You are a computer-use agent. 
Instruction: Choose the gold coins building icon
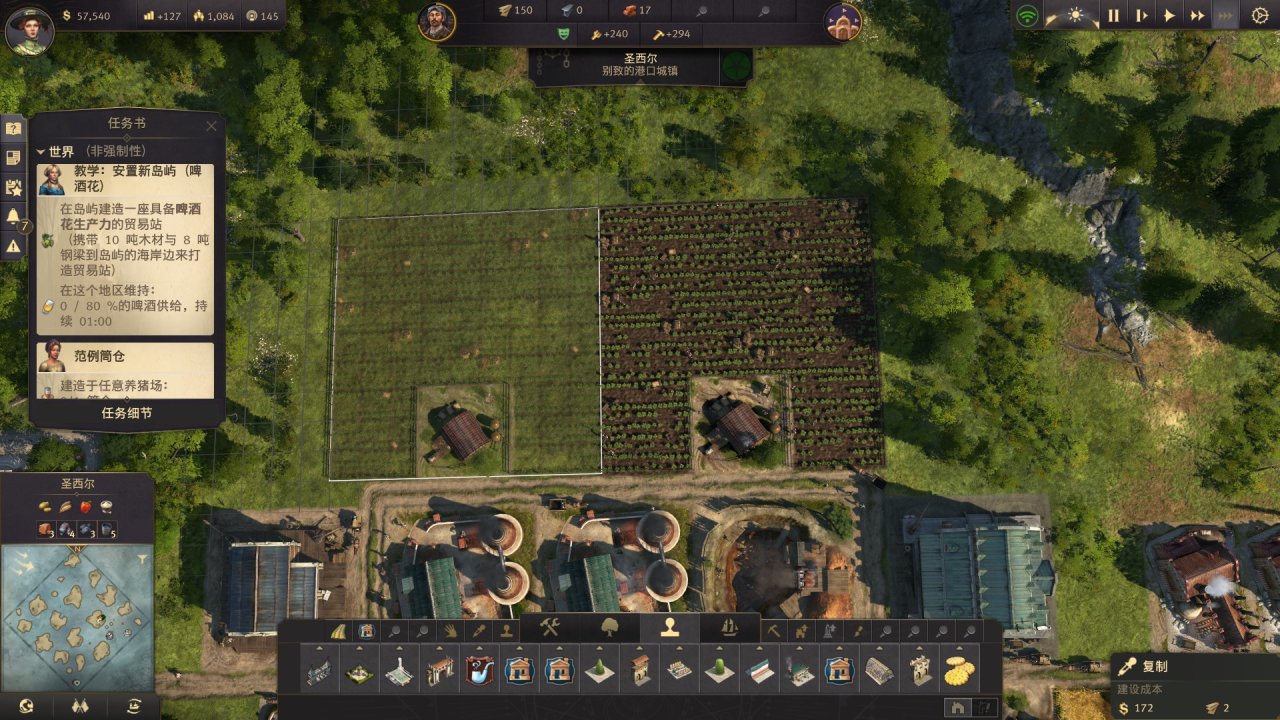click(959, 670)
